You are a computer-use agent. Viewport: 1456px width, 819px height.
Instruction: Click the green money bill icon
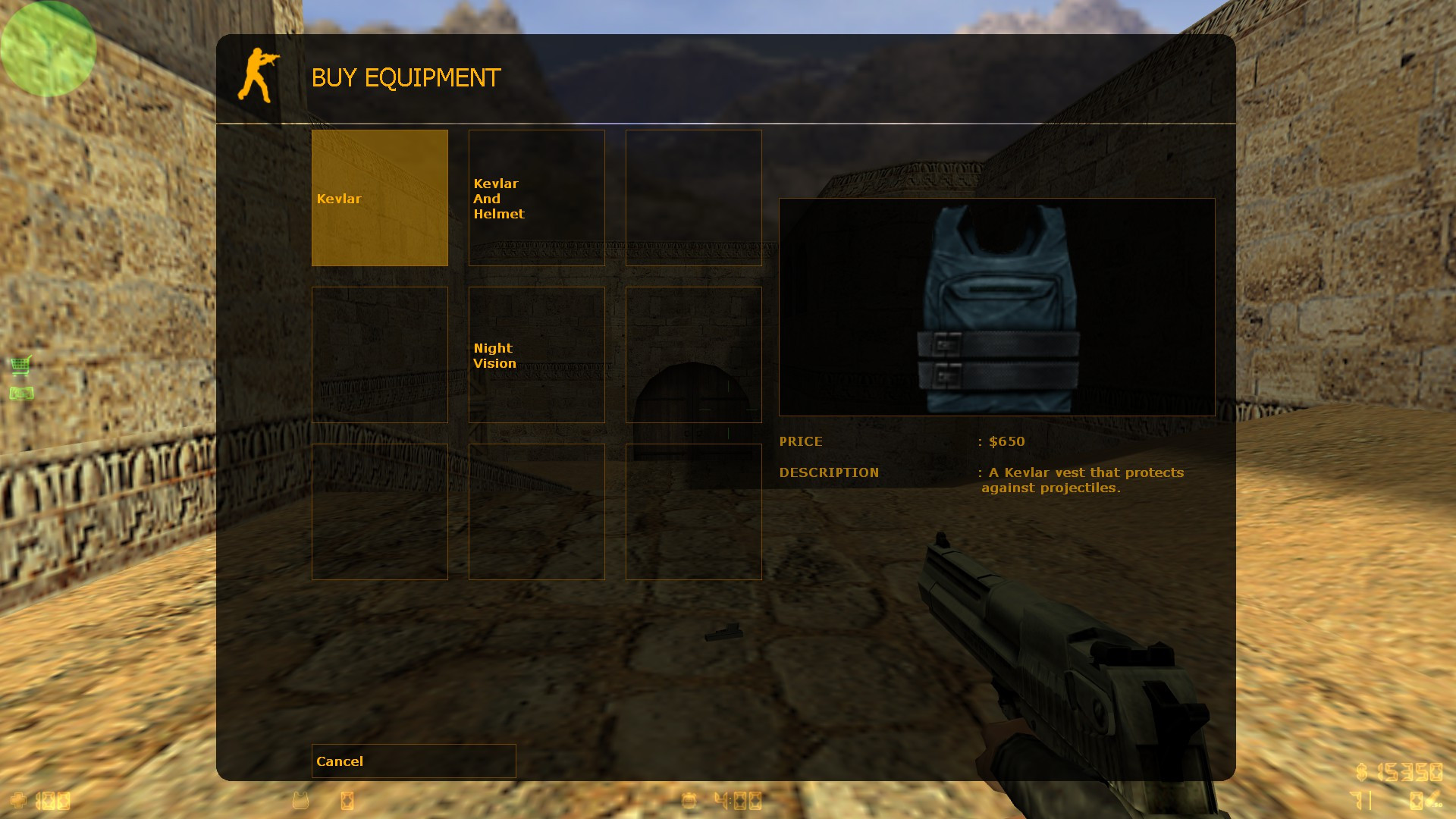[x=22, y=393]
